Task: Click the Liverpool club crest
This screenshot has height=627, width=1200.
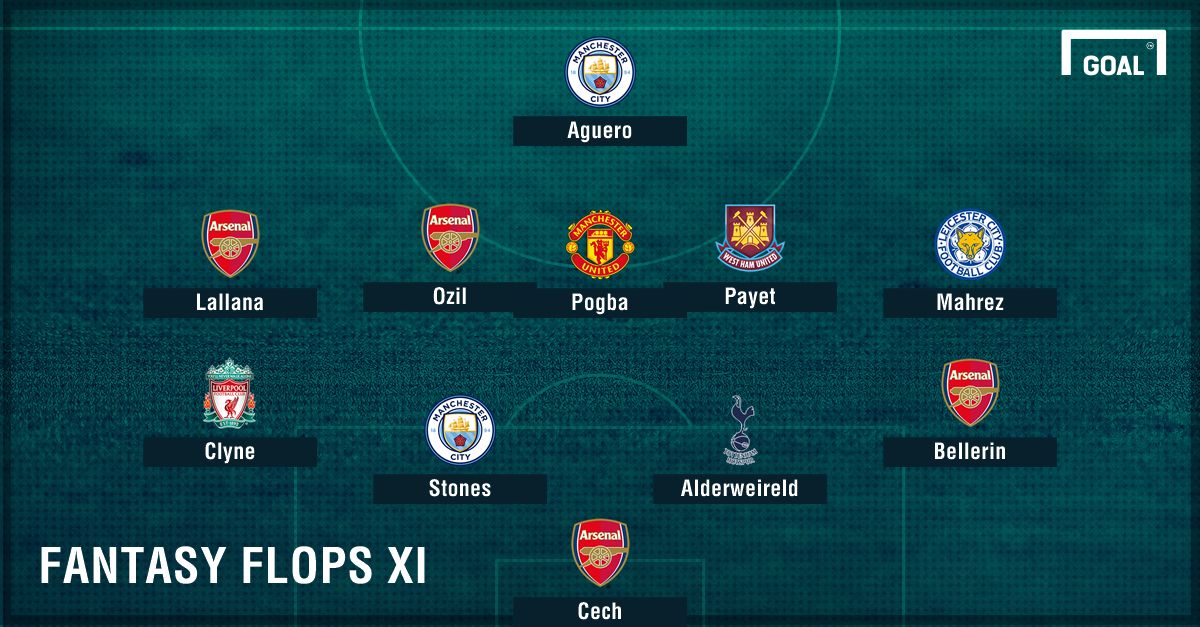Action: point(230,393)
